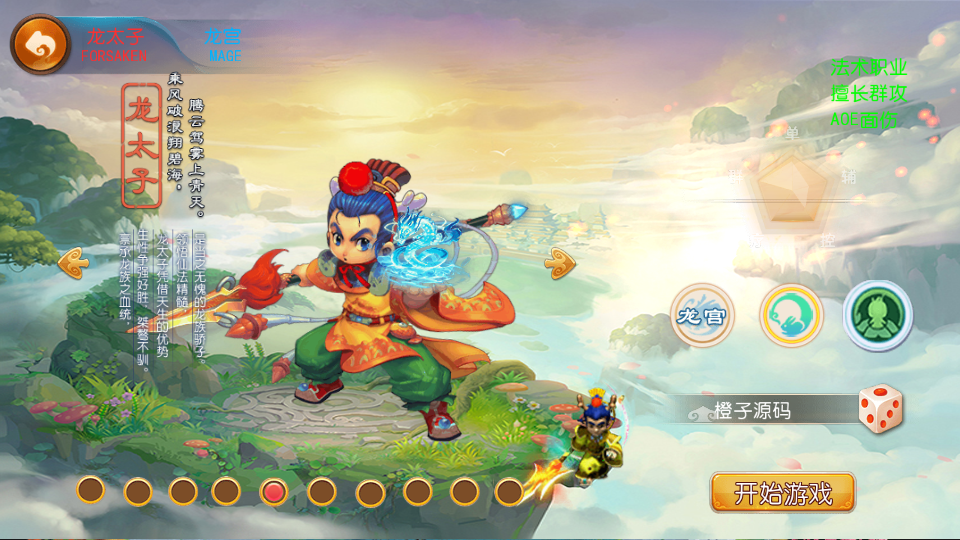Start the game with 开始游戏
Image resolution: width=960 pixels, height=540 pixels.
coord(783,492)
